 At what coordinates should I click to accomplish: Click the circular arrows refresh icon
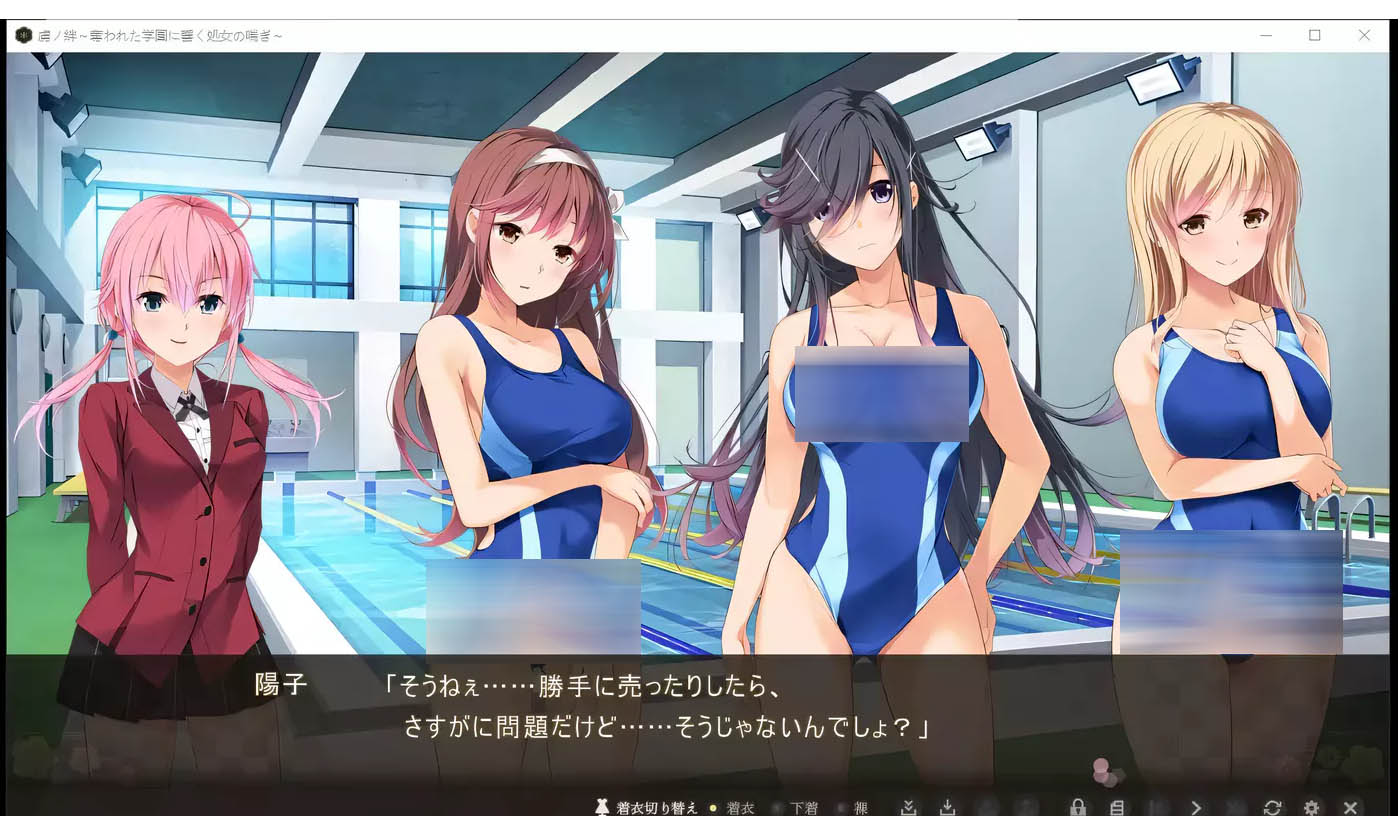coord(1272,807)
